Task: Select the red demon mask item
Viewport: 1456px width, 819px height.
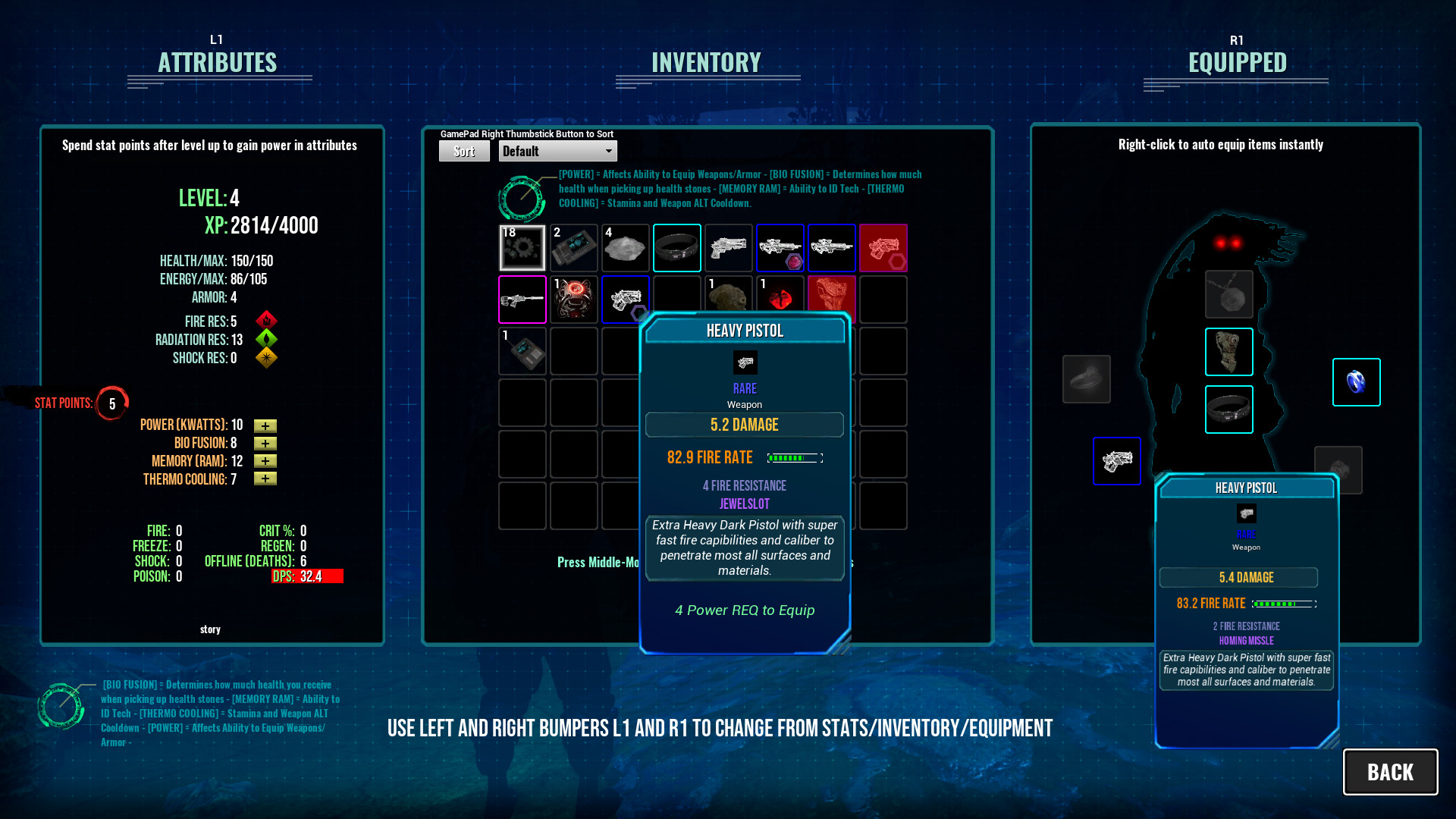Action: click(x=574, y=299)
